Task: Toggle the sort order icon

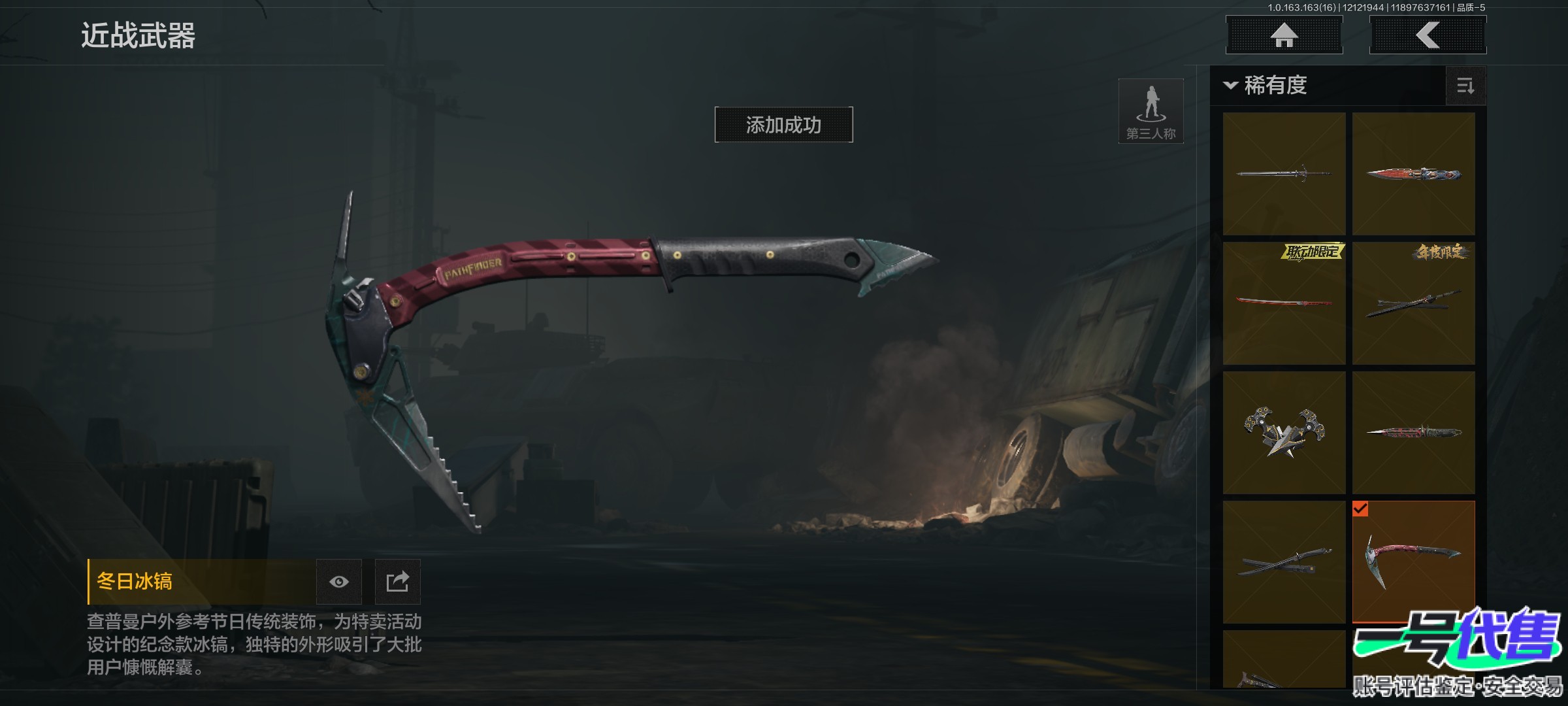Action: tap(1465, 86)
